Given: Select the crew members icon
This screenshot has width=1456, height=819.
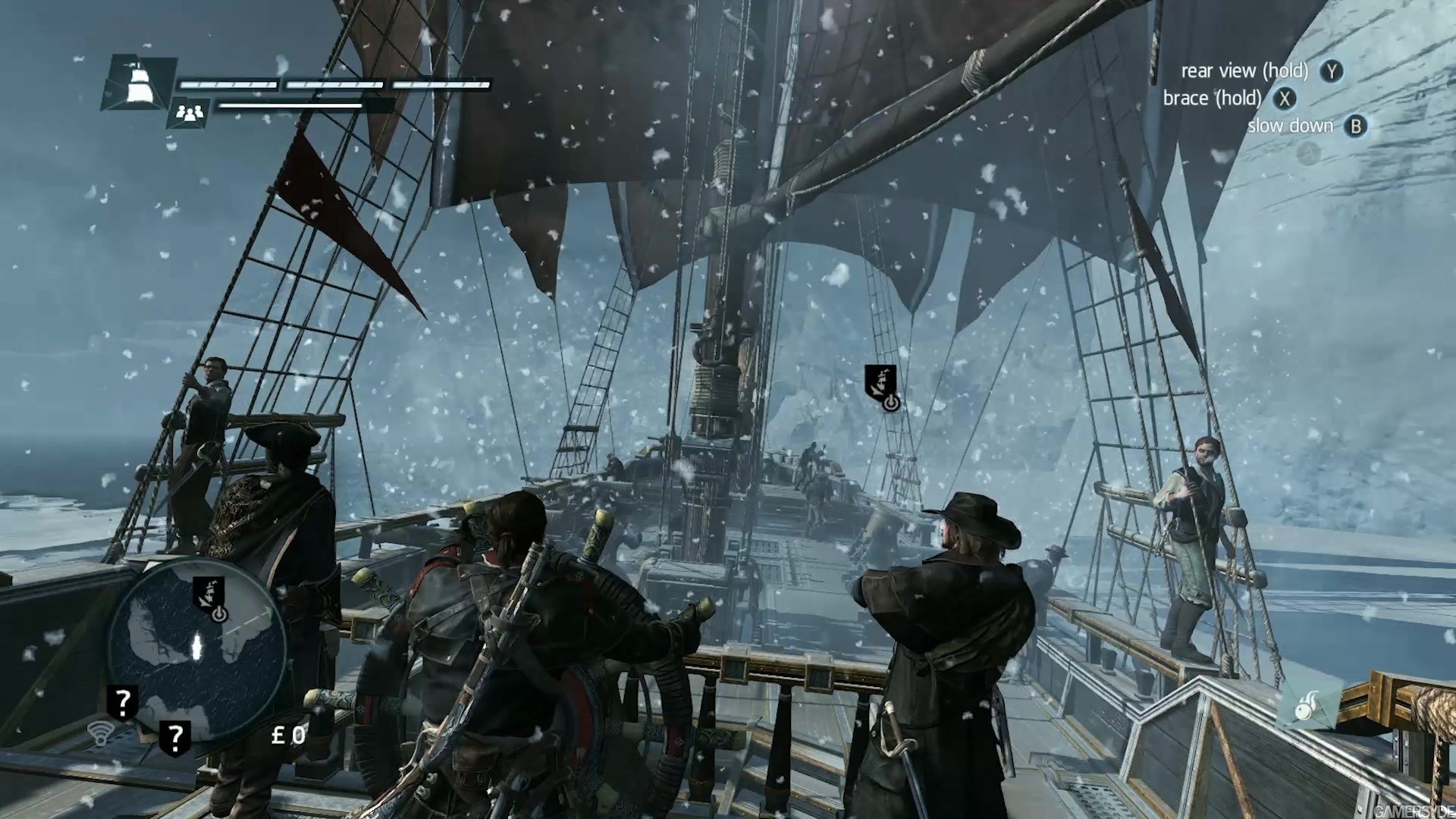Looking at the screenshot, I should (x=190, y=114).
